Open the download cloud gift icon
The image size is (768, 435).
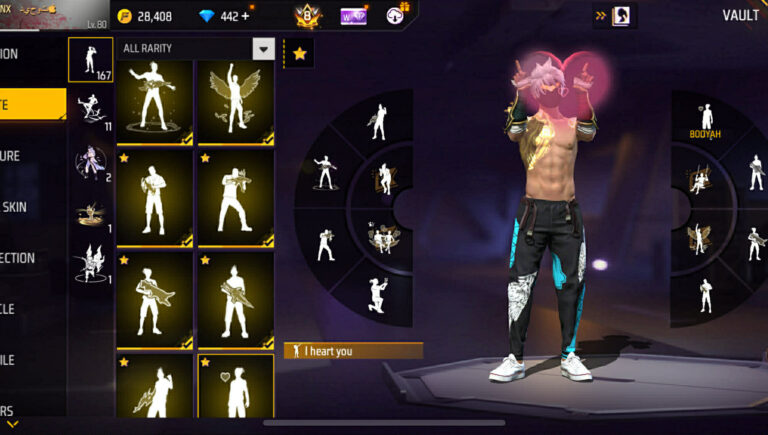pyautogui.click(x=396, y=16)
